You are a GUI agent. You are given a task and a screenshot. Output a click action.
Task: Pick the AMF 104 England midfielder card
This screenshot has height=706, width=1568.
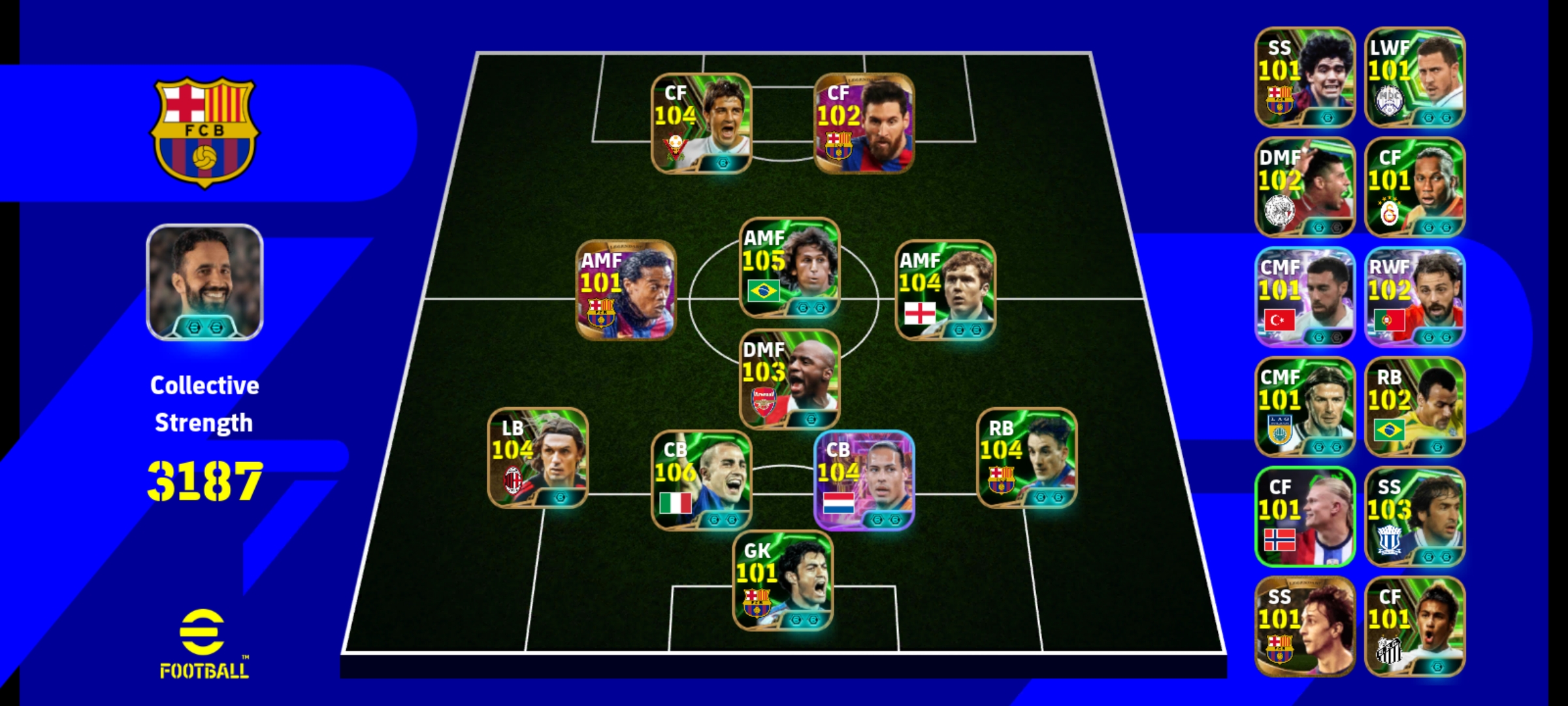945,290
